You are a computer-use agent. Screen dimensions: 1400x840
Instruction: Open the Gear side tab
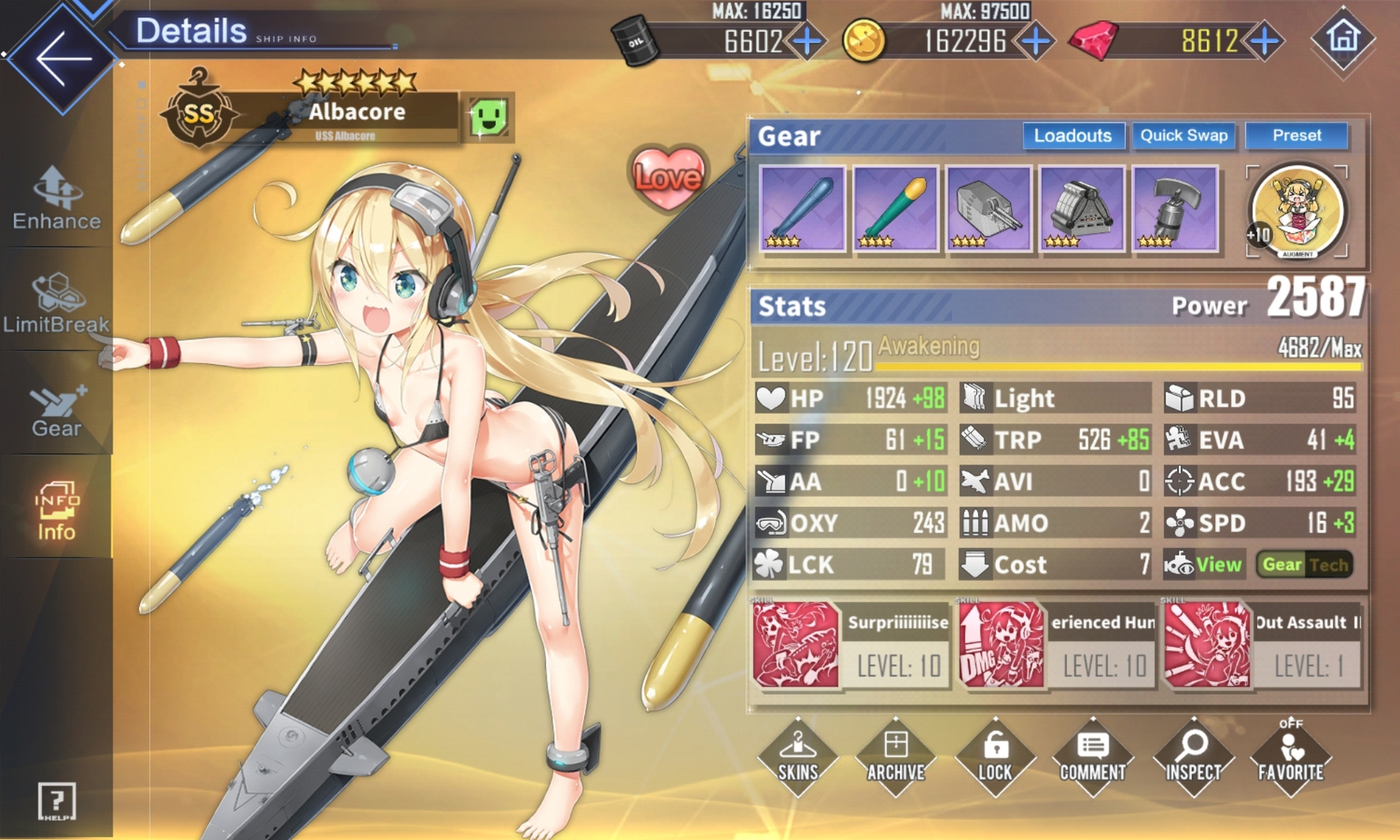56,409
